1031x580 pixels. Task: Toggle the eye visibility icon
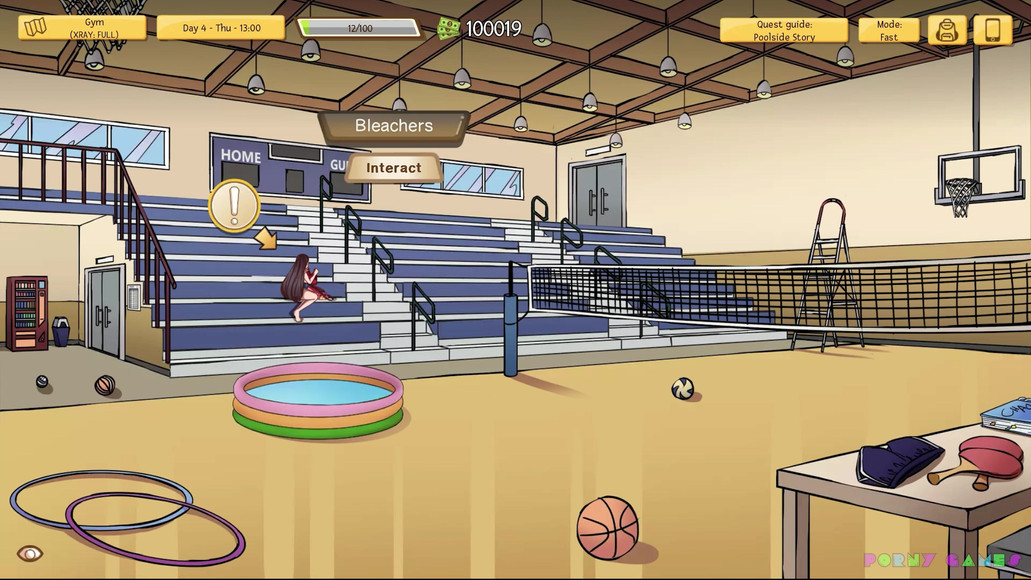pos(30,553)
